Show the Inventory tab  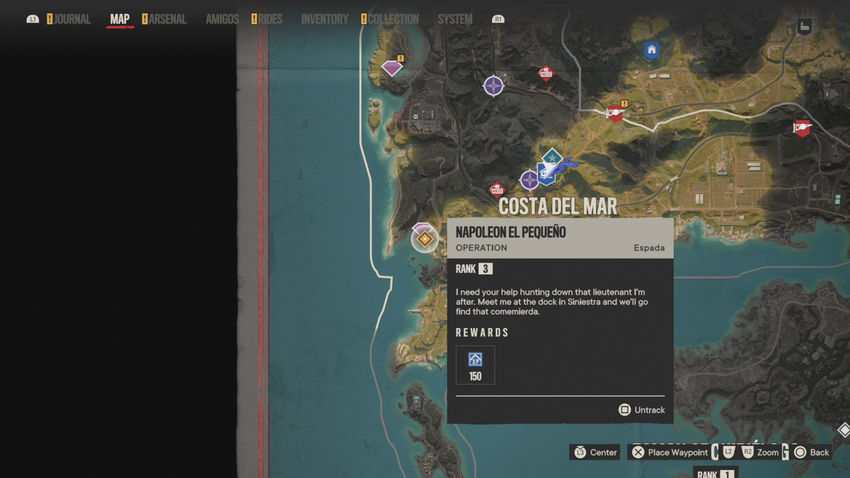(324, 19)
